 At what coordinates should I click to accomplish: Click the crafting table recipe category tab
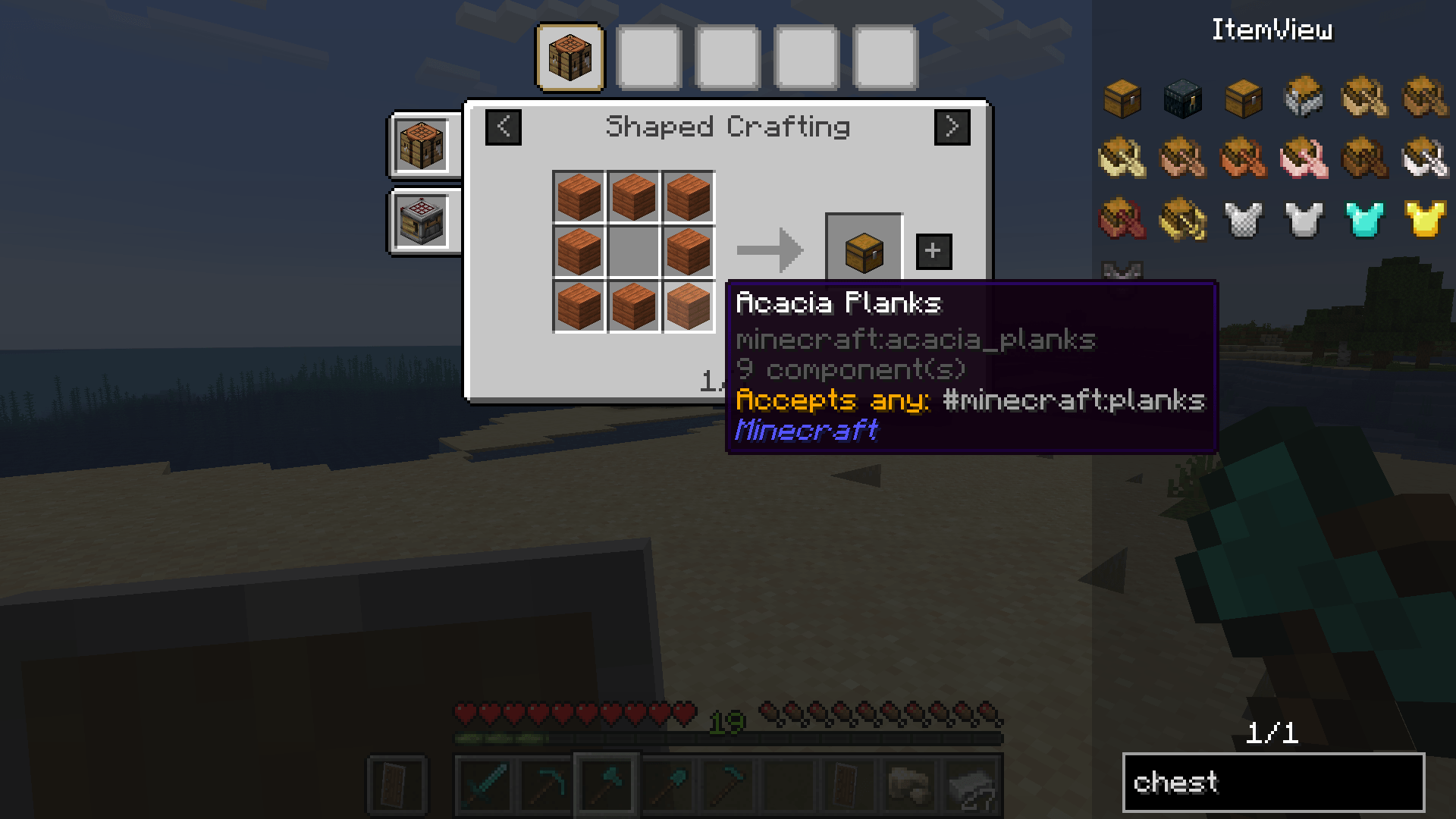pos(422,144)
